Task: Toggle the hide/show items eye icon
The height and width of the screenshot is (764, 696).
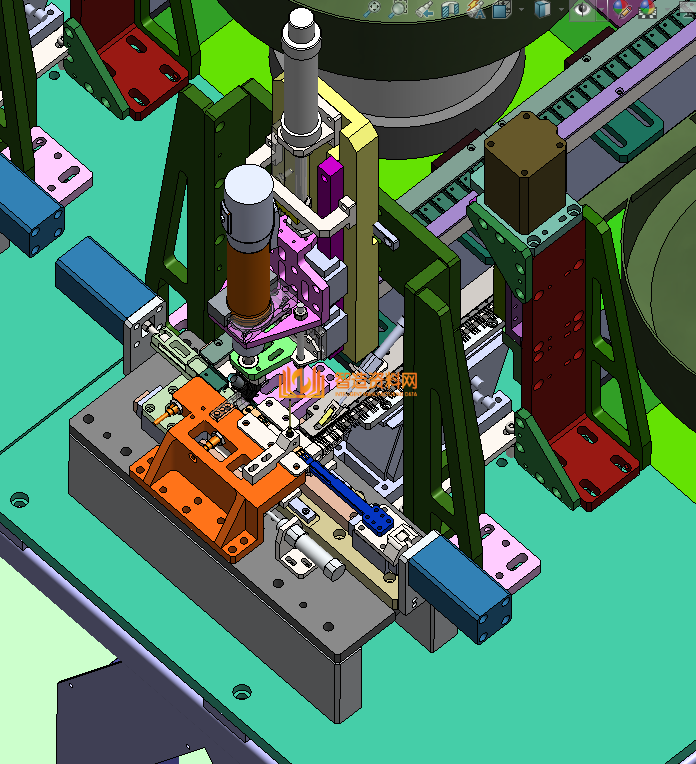Action: click(582, 10)
